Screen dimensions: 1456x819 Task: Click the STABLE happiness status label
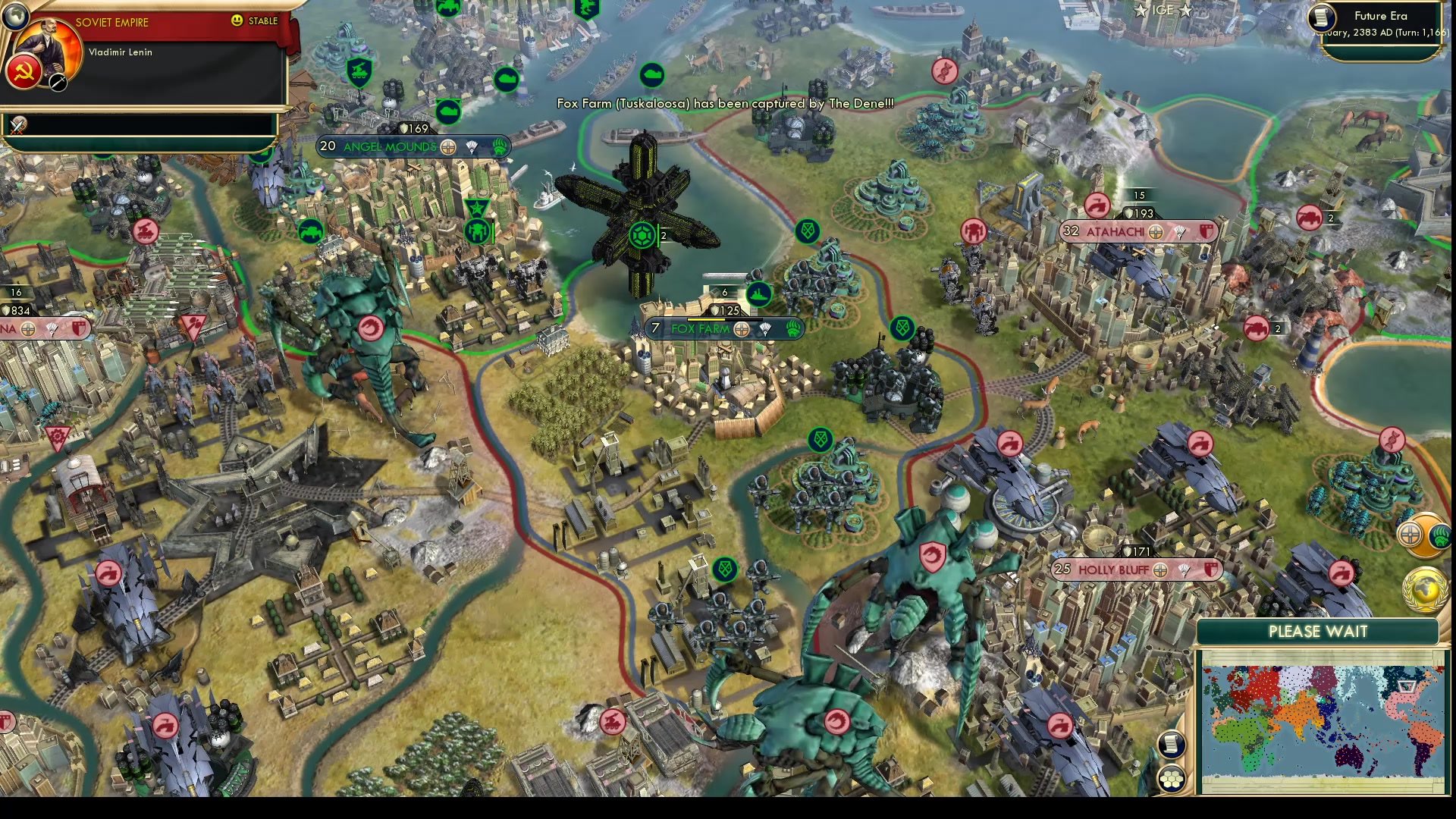pos(262,20)
